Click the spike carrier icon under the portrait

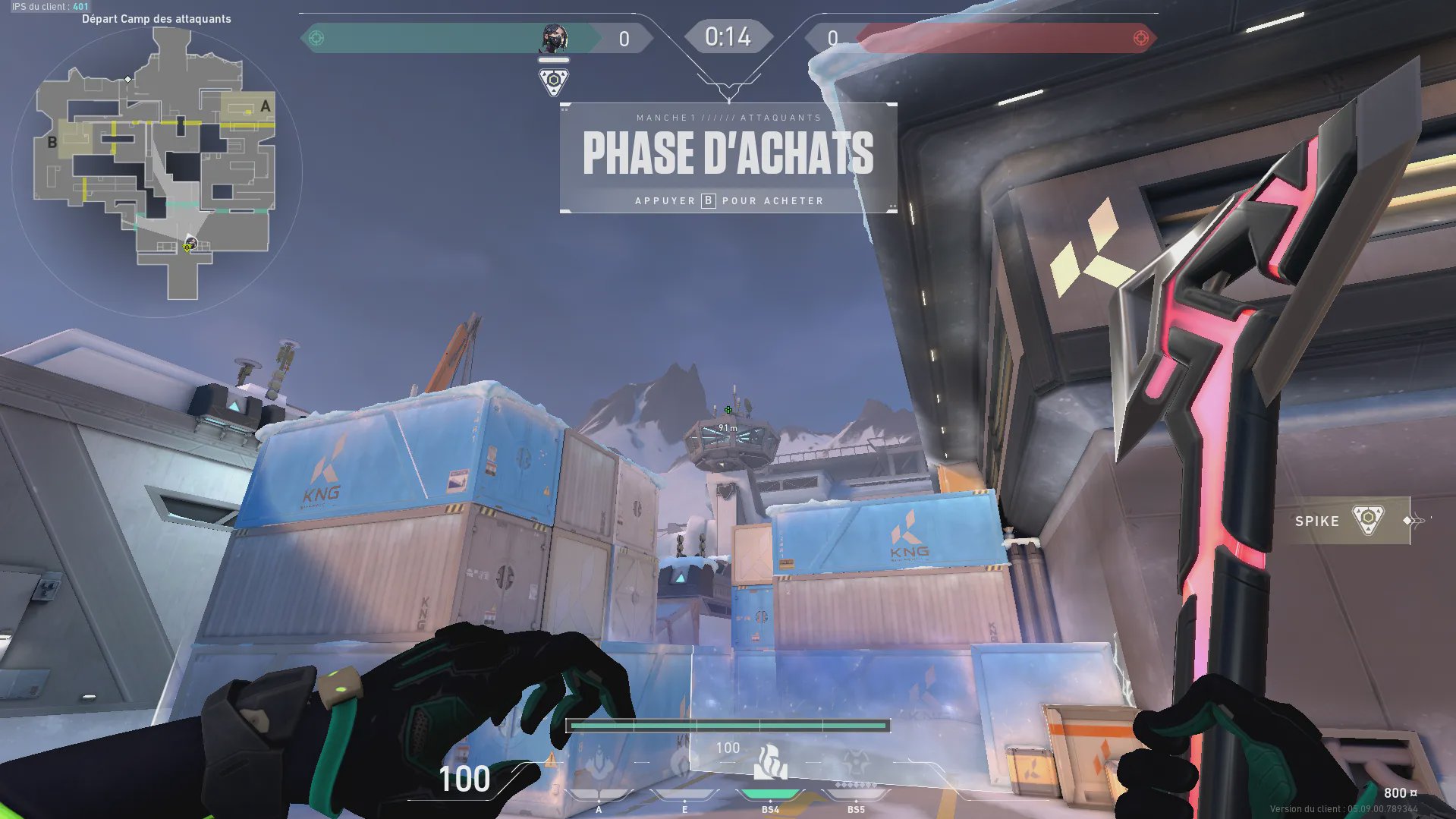click(554, 81)
